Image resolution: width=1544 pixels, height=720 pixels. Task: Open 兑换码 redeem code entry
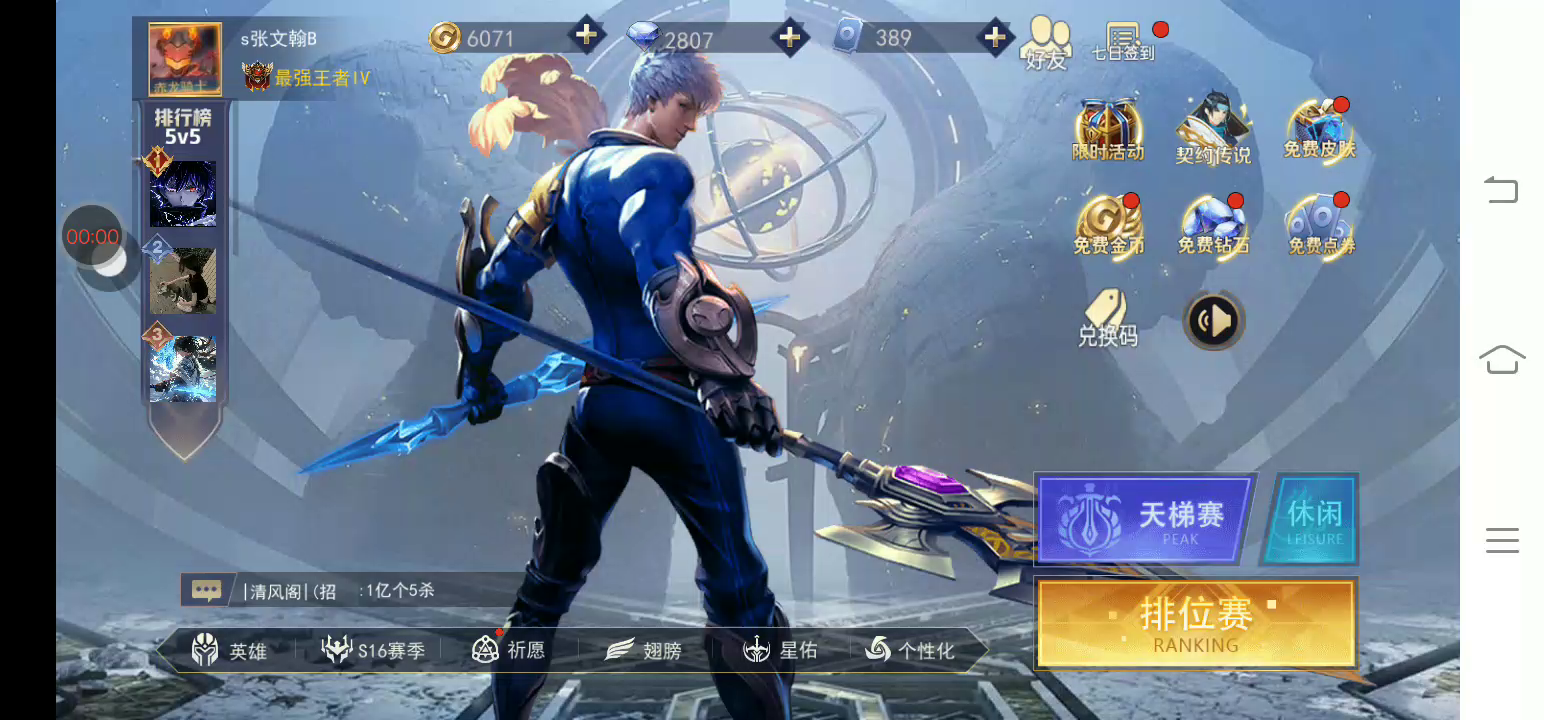(x=1107, y=318)
